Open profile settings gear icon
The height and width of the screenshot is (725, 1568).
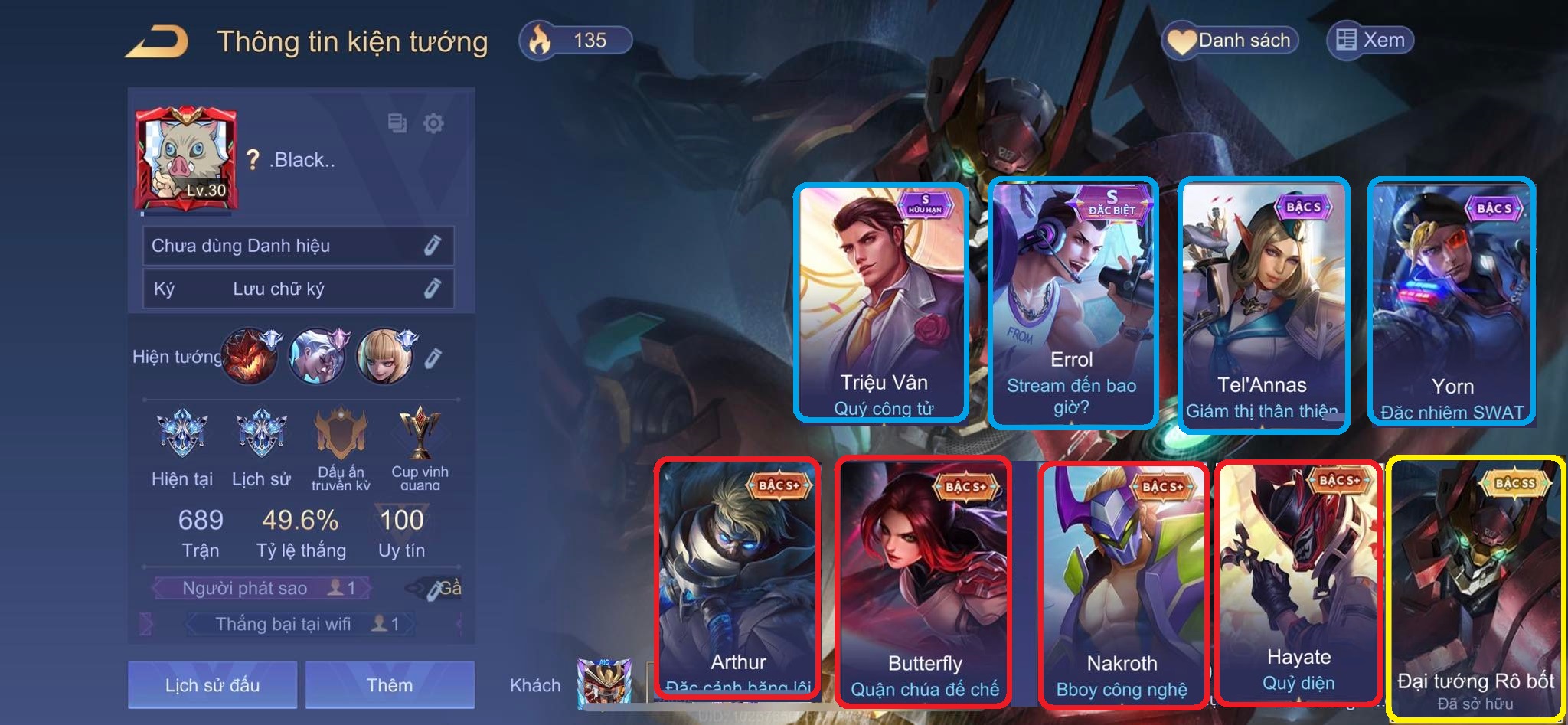[433, 123]
